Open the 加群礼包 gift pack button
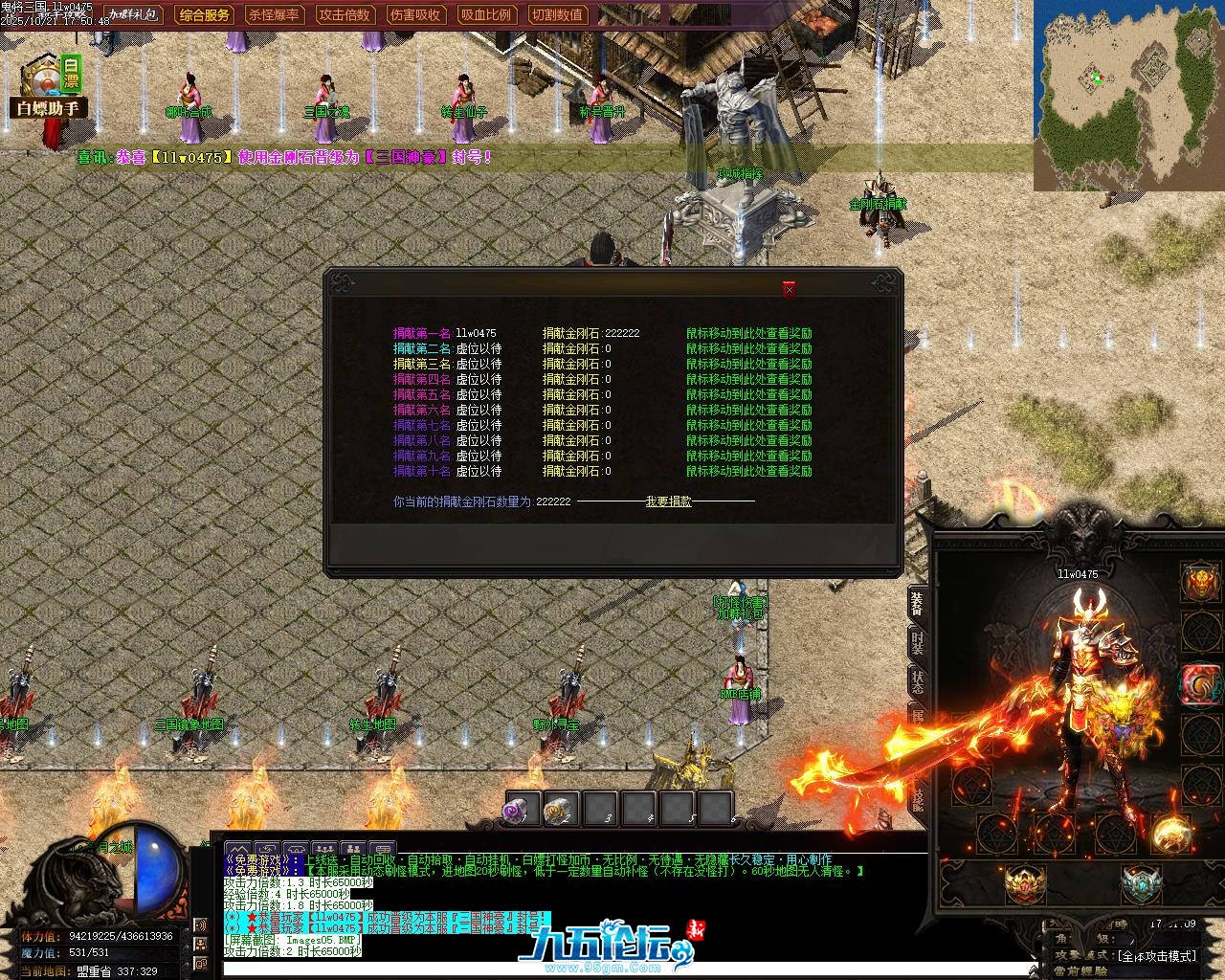The image size is (1225, 980). (134, 14)
